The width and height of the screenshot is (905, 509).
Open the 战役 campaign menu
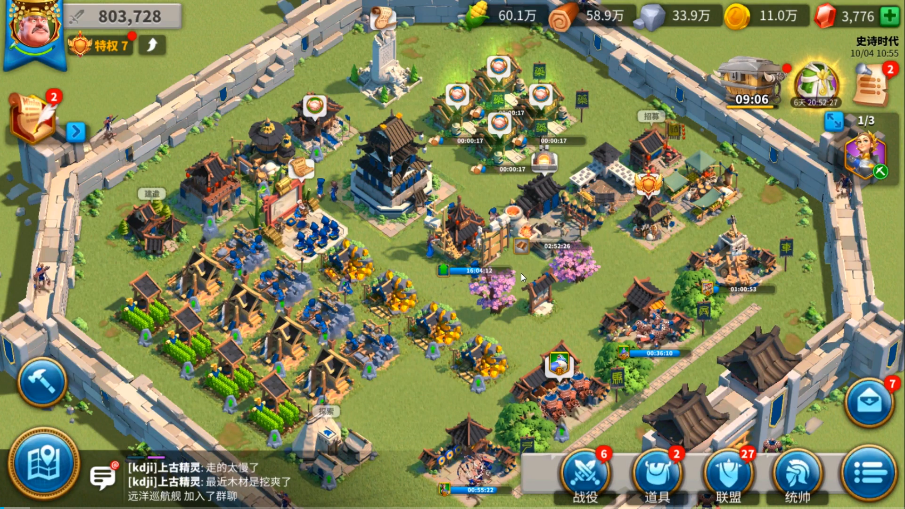coord(585,473)
